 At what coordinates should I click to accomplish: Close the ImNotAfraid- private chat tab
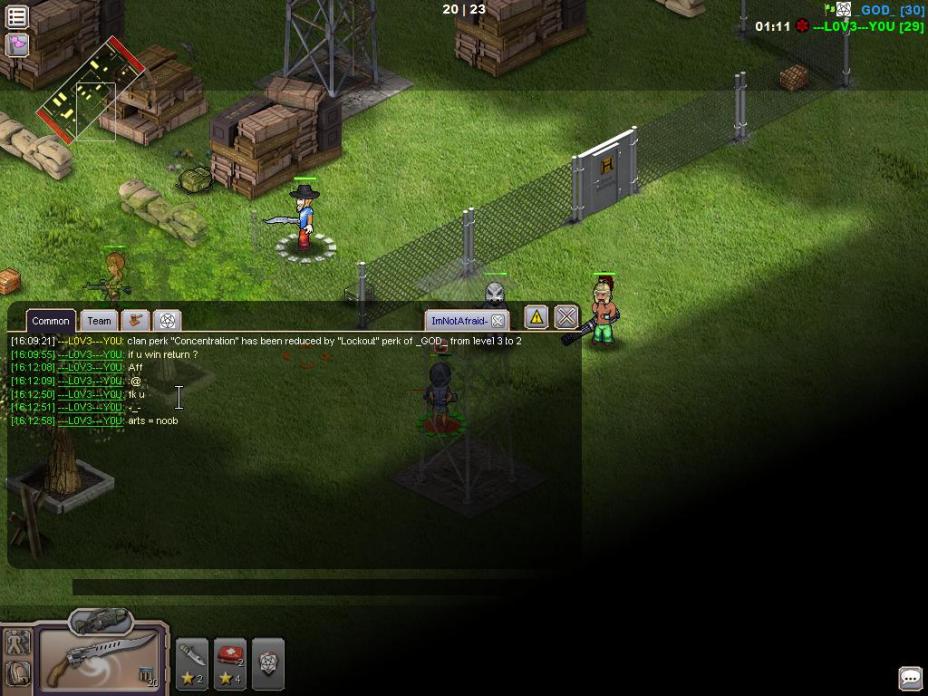point(497,321)
